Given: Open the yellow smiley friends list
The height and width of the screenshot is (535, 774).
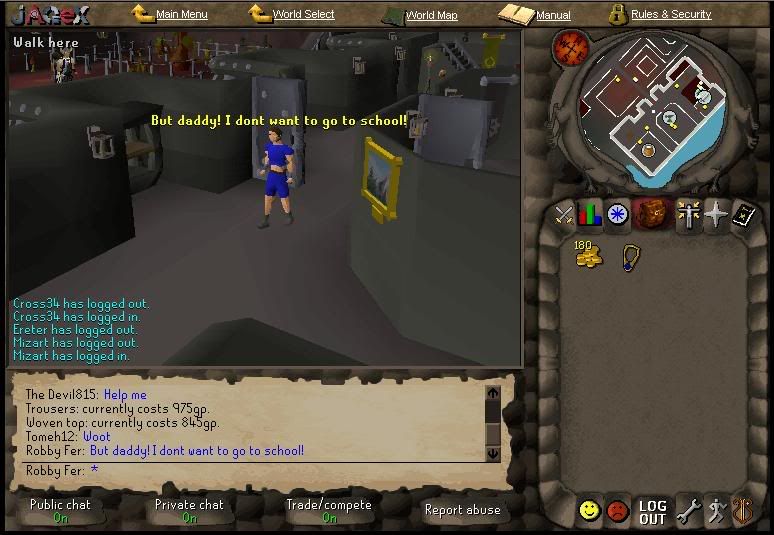Looking at the screenshot, I should [590, 511].
